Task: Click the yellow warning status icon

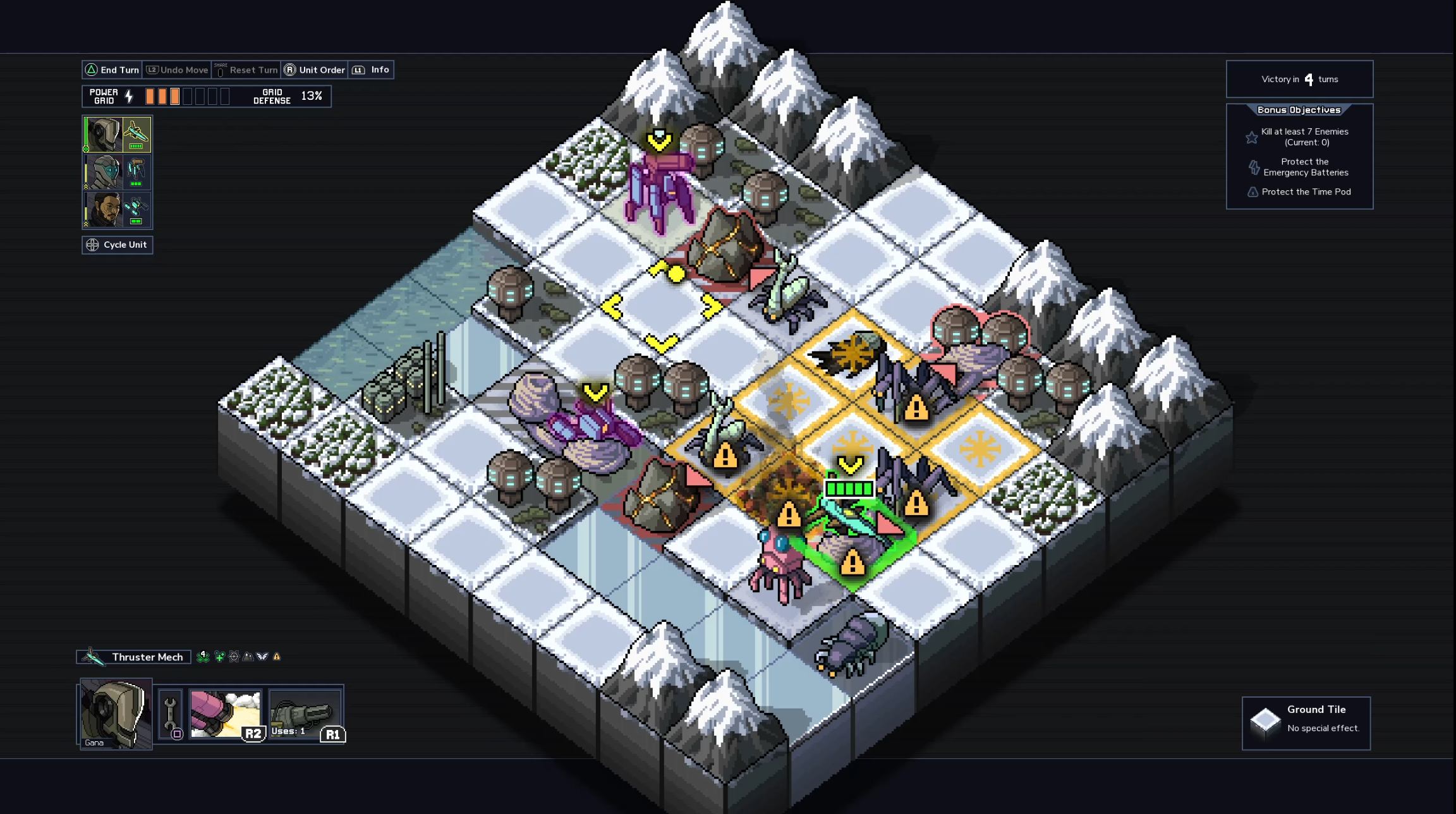Action: 277,657
